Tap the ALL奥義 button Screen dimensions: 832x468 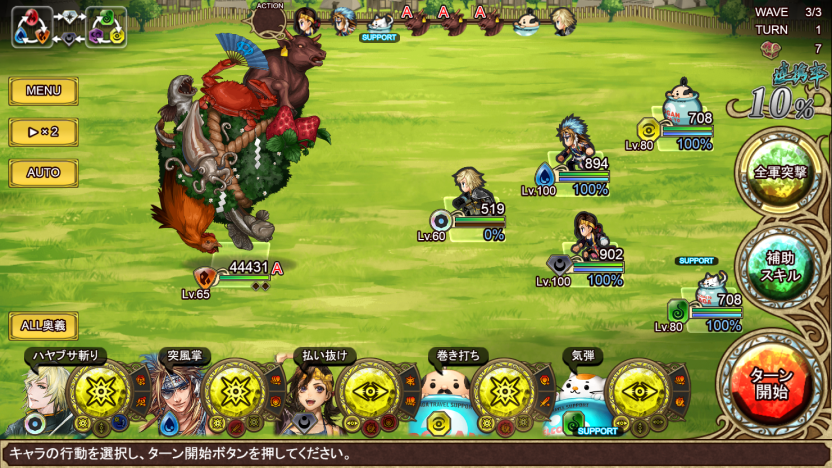43,325
